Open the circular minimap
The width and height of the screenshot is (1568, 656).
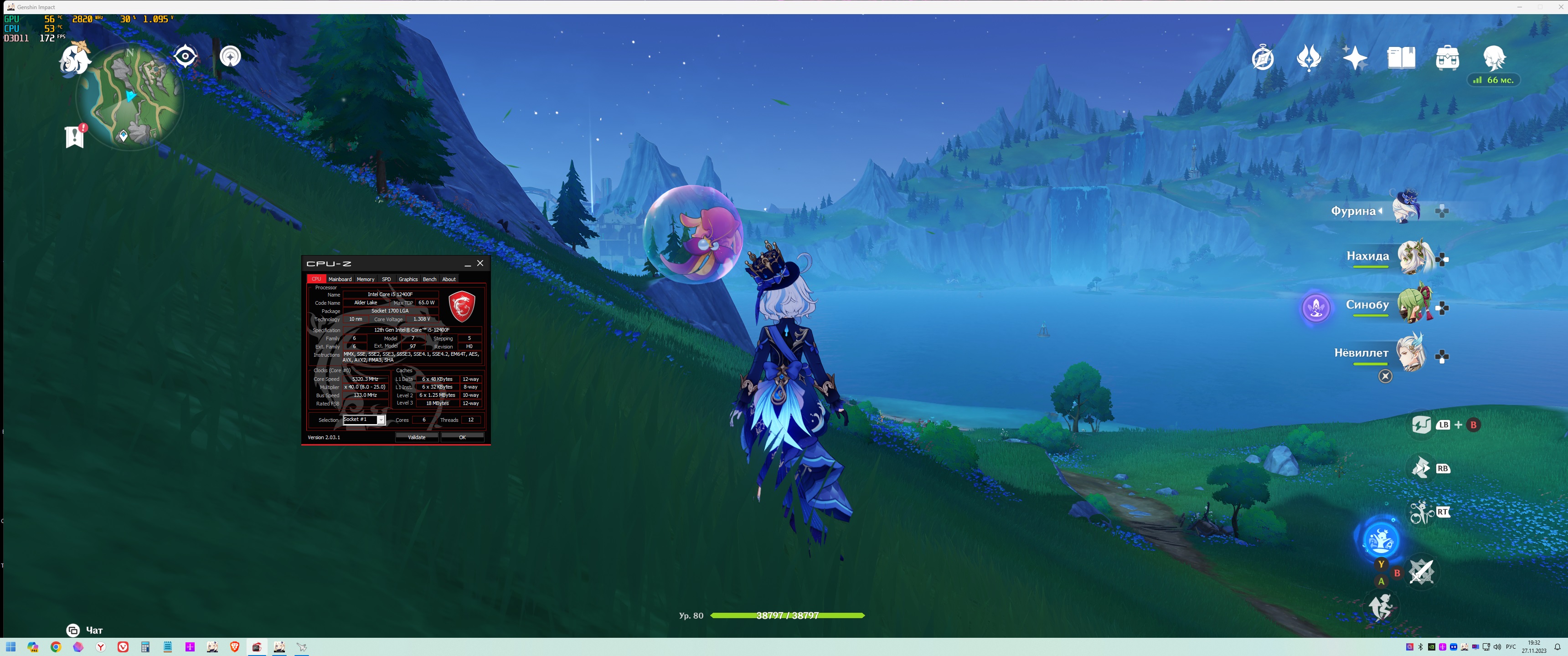[129, 97]
